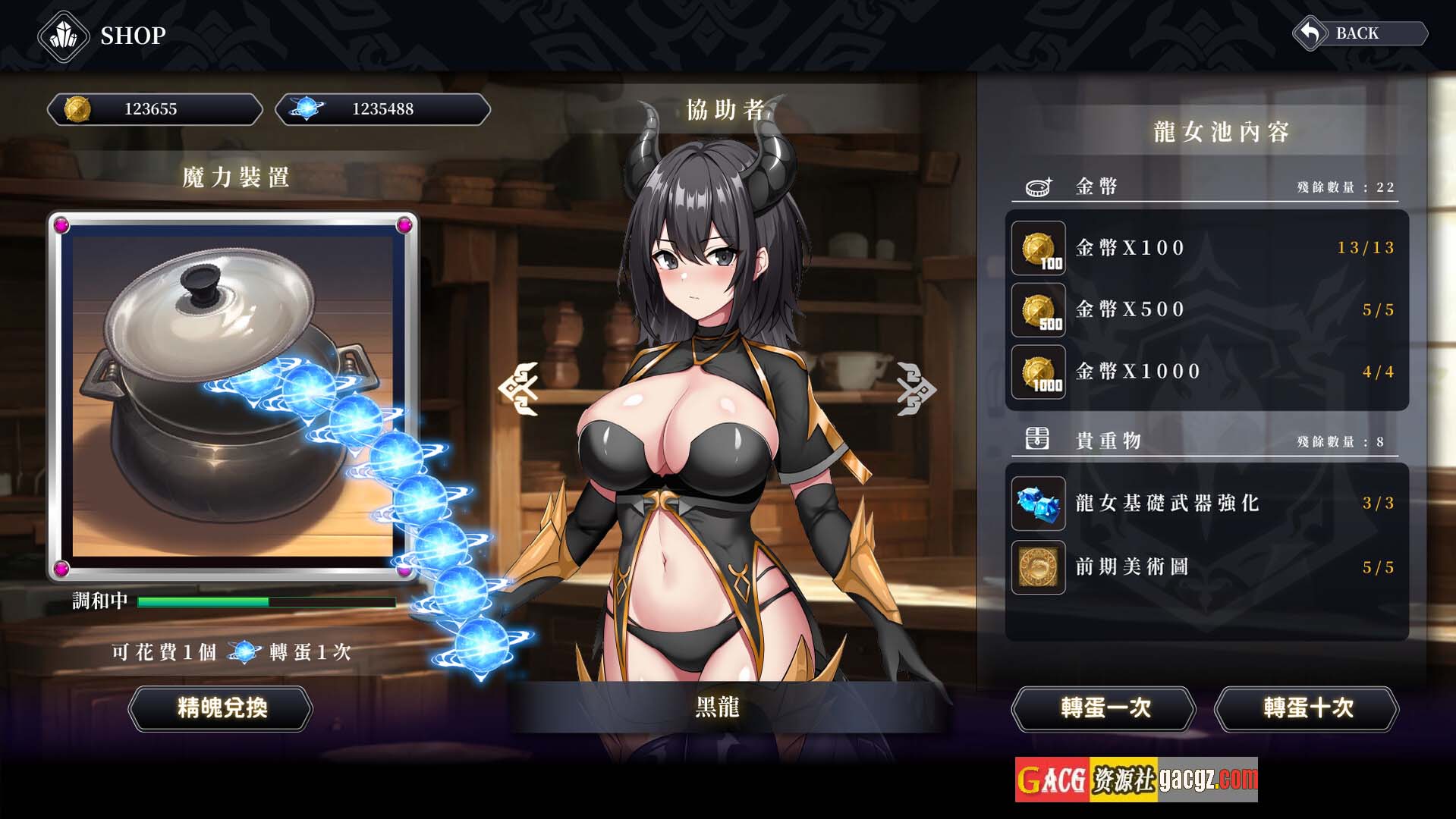Viewport: 1456px width, 819px height.
Task: Select the 金幣X100 reward row
Action: pos(1206,248)
